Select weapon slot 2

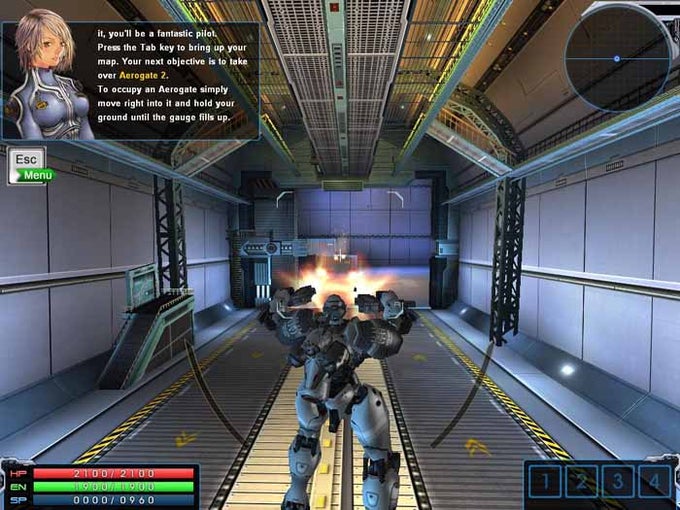pos(582,482)
